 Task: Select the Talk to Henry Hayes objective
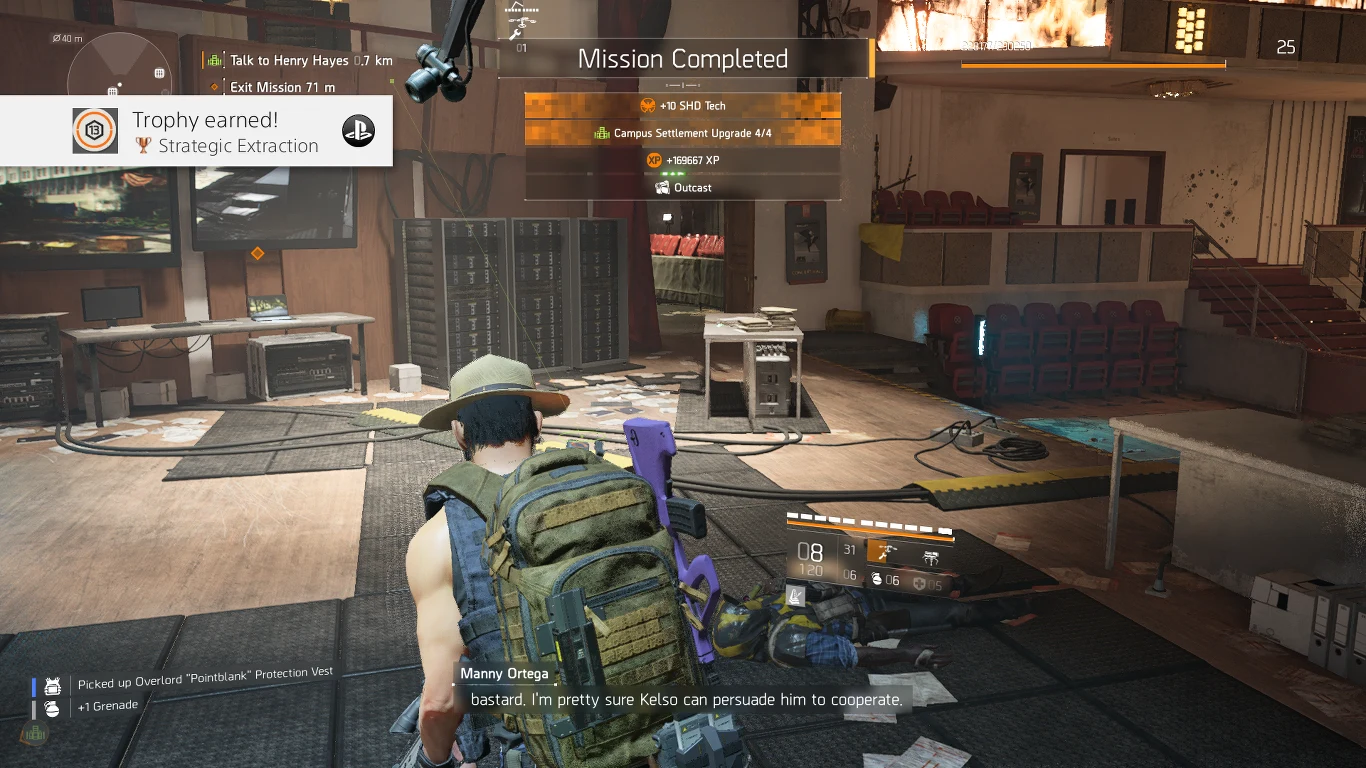pos(288,60)
